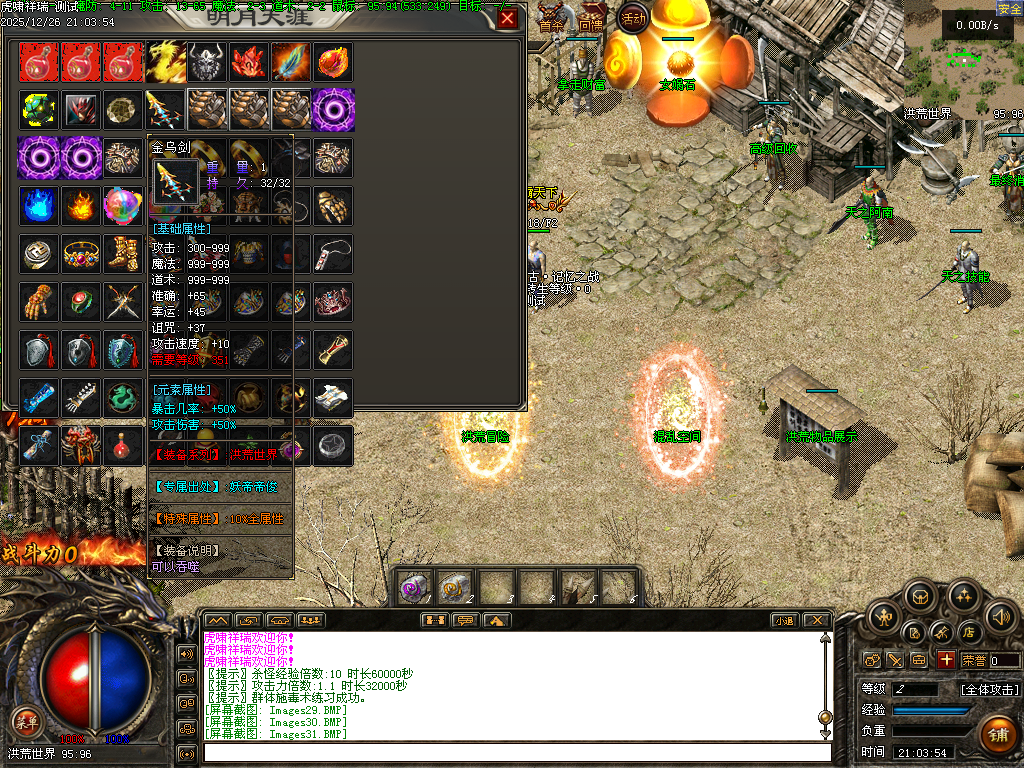Open the 首杀 first-kill icon
This screenshot has width=1024, height=768.
(x=551, y=20)
